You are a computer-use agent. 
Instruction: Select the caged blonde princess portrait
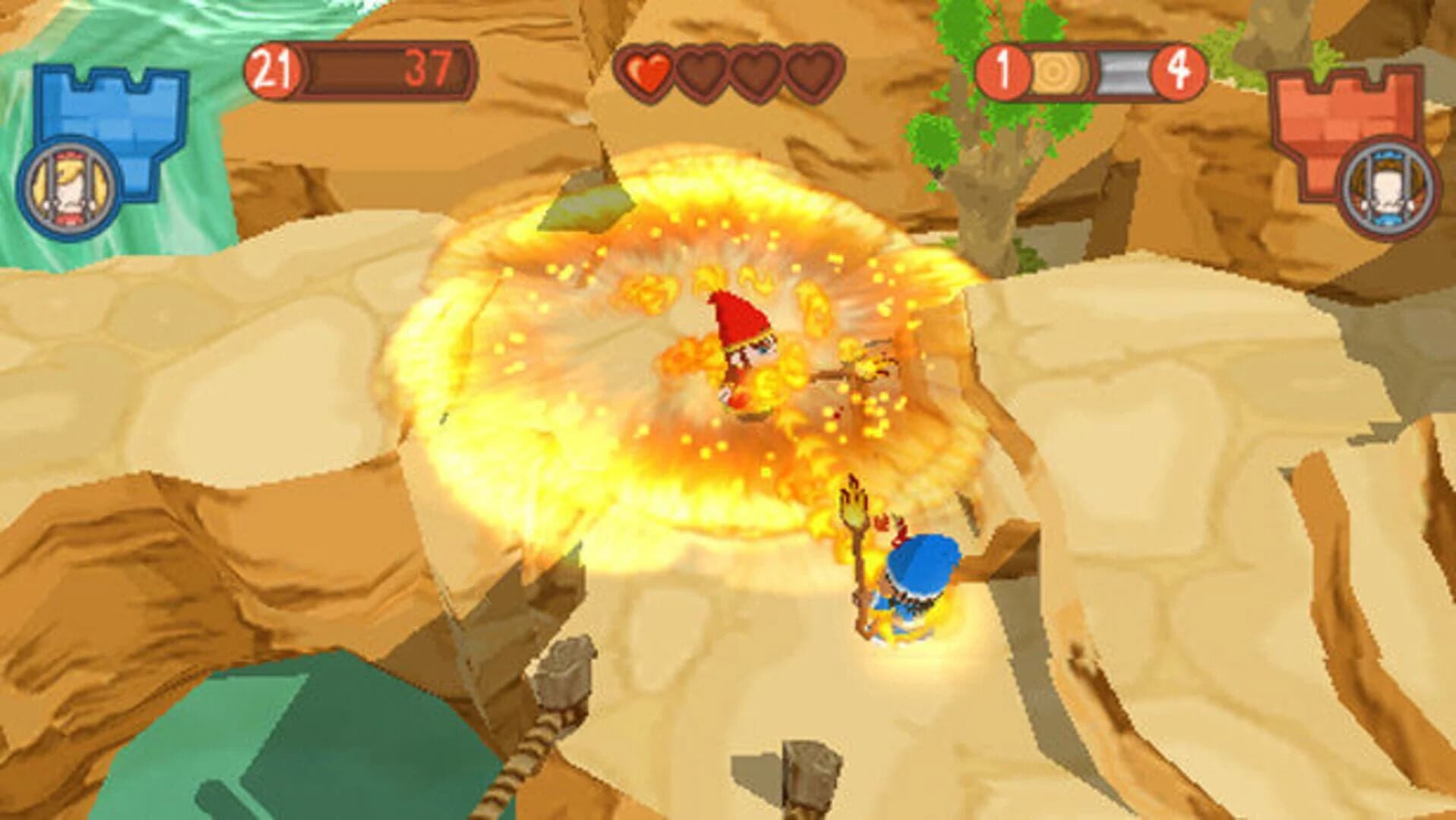click(x=68, y=188)
